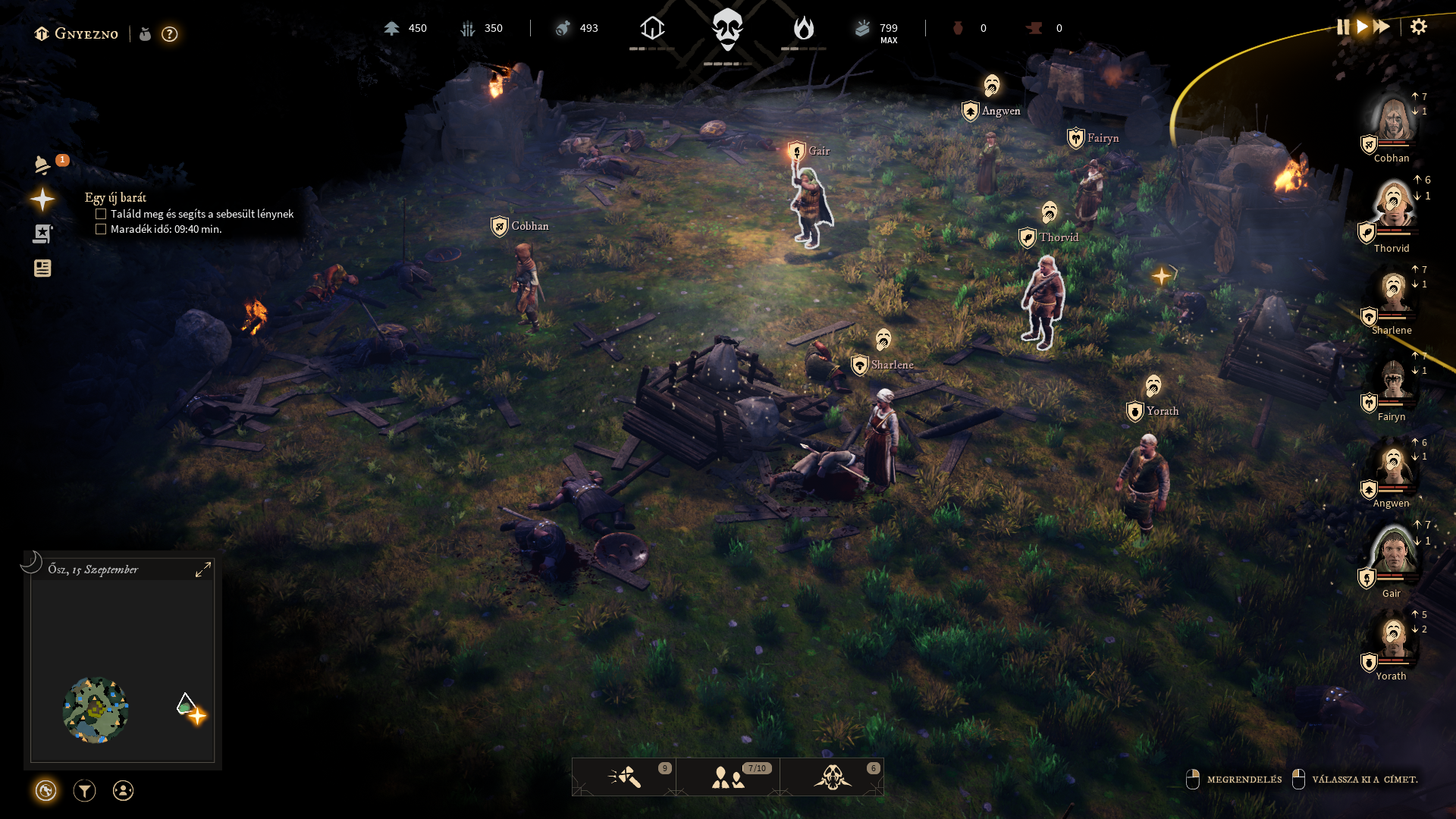Select Cobhan's portrait in the roster

click(1393, 120)
